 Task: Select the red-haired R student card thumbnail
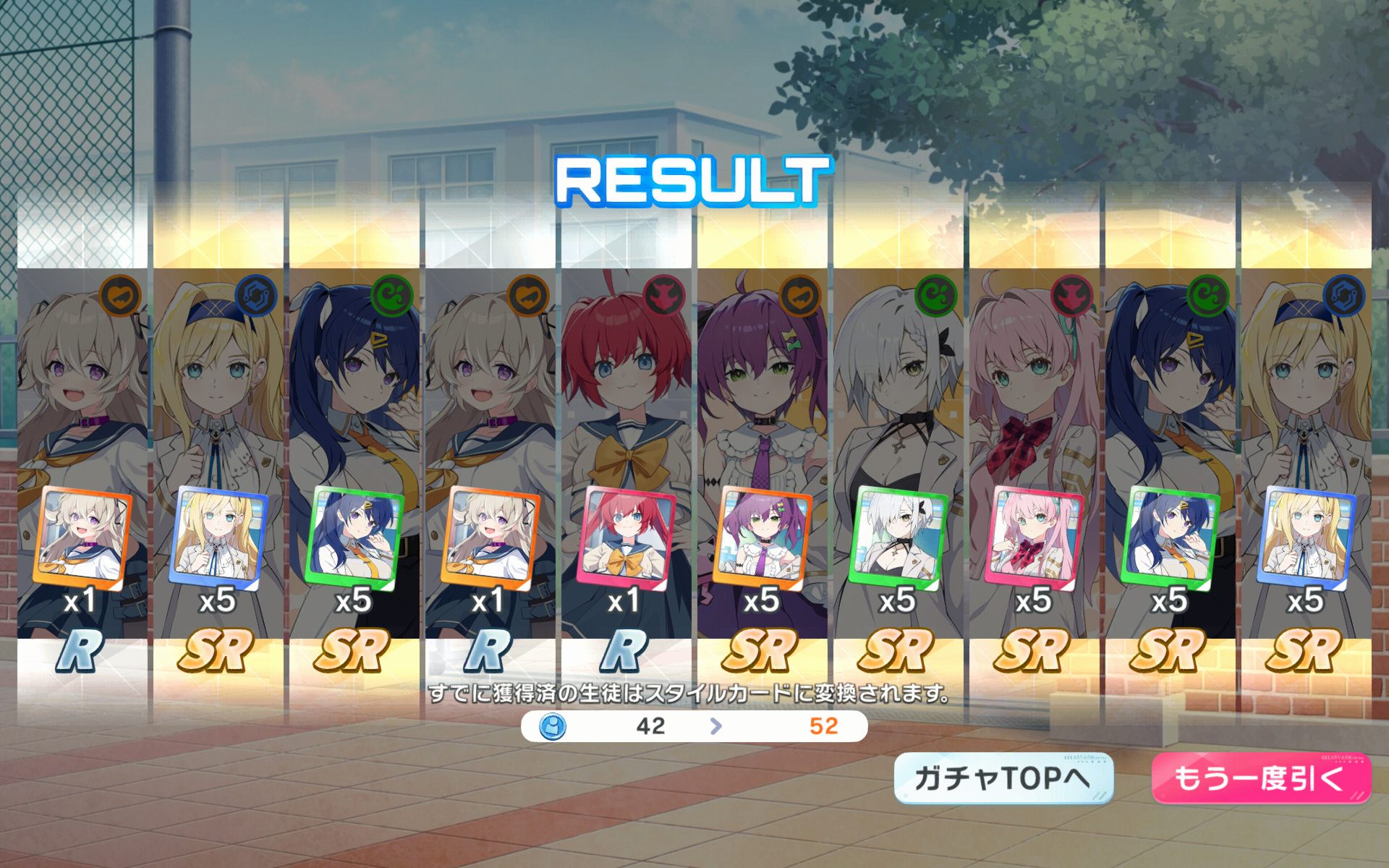point(626,535)
